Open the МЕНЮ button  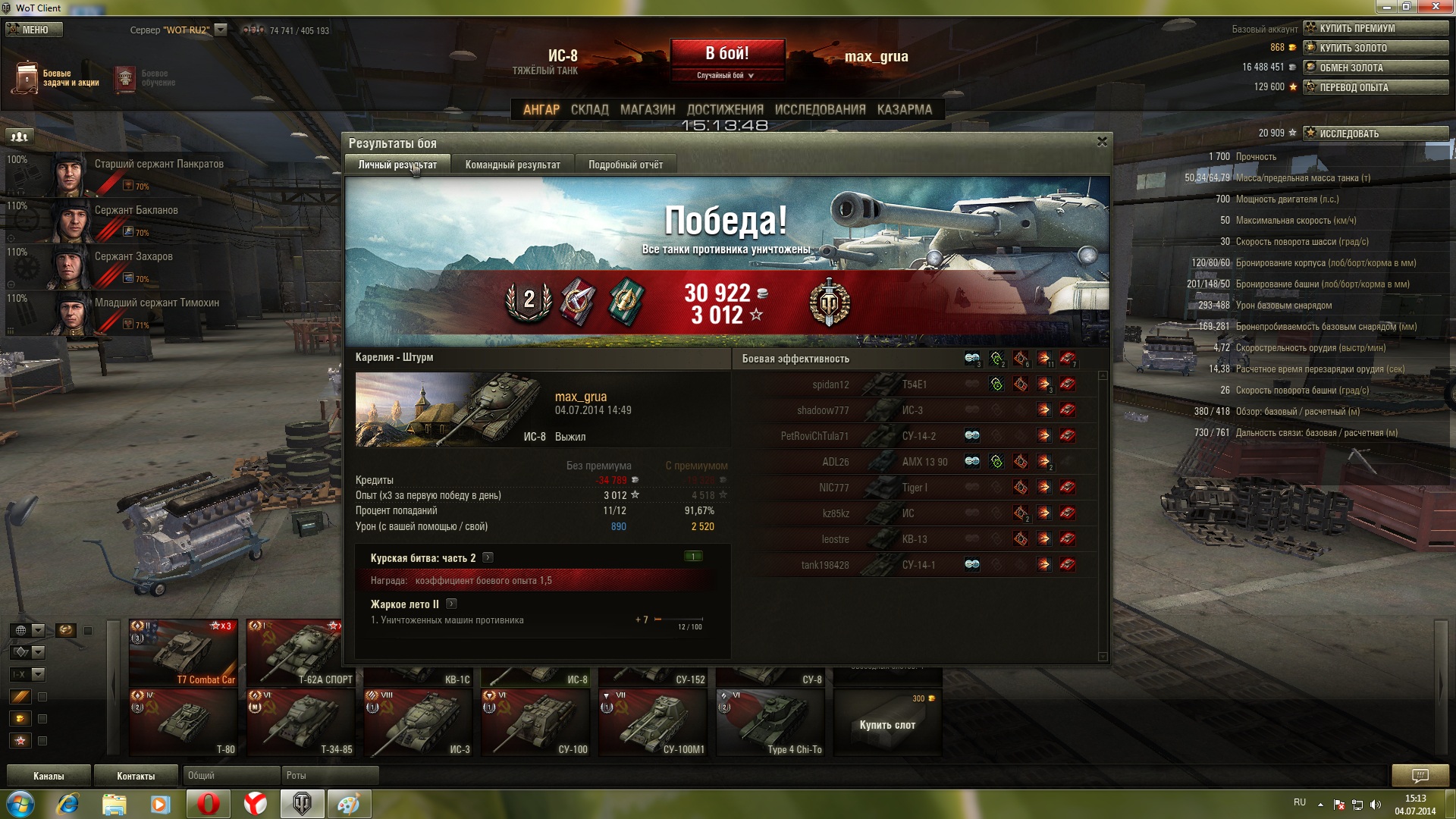coord(34,30)
